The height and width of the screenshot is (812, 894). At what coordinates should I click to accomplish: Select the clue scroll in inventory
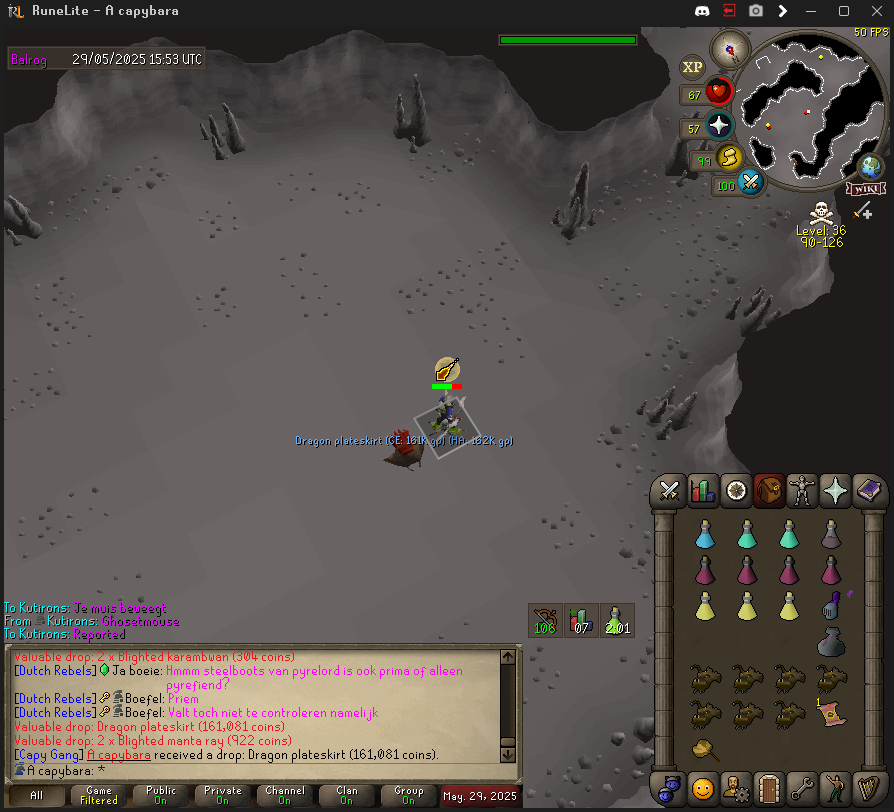click(830, 711)
